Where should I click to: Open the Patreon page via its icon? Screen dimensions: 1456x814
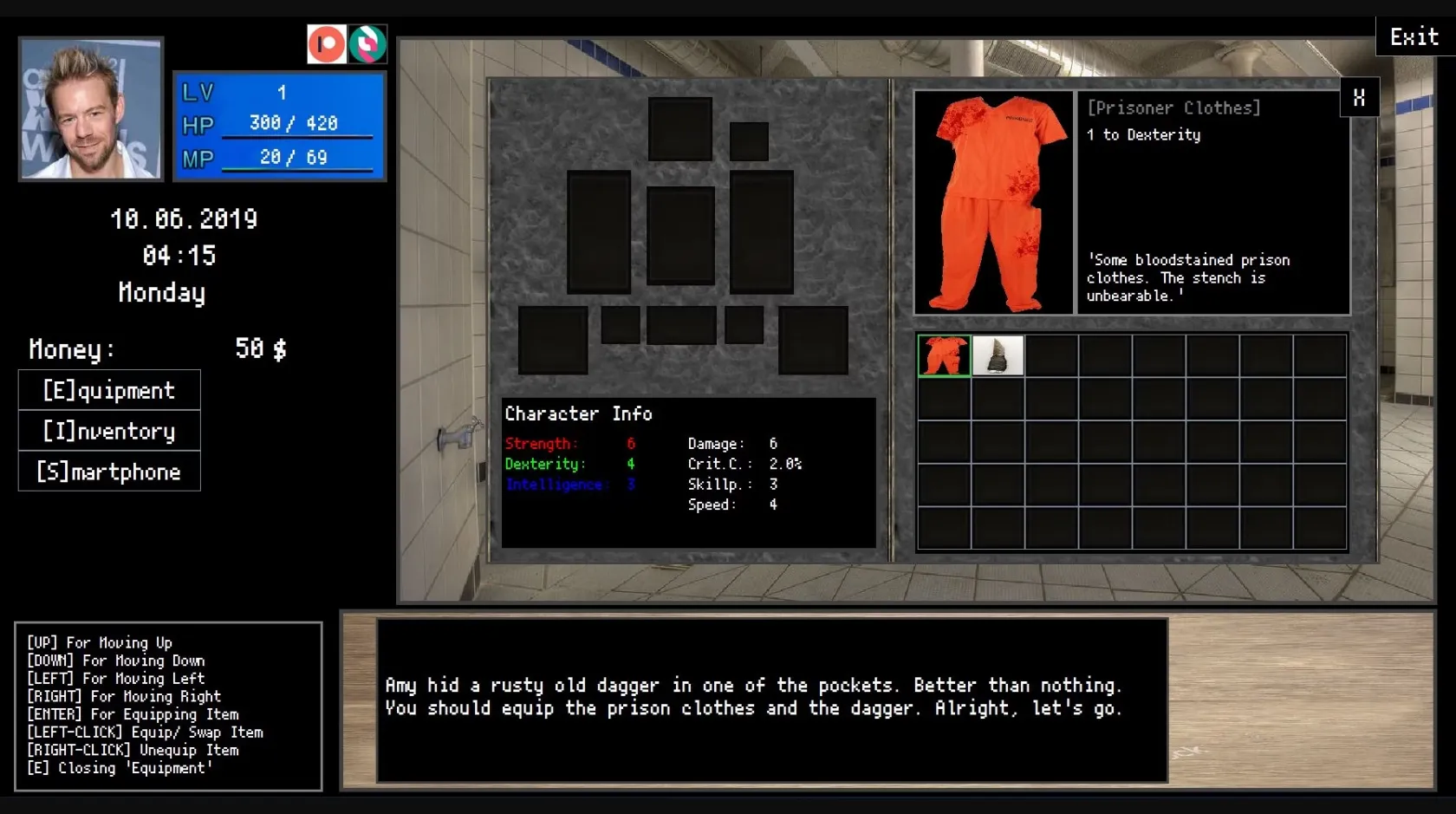[x=327, y=43]
